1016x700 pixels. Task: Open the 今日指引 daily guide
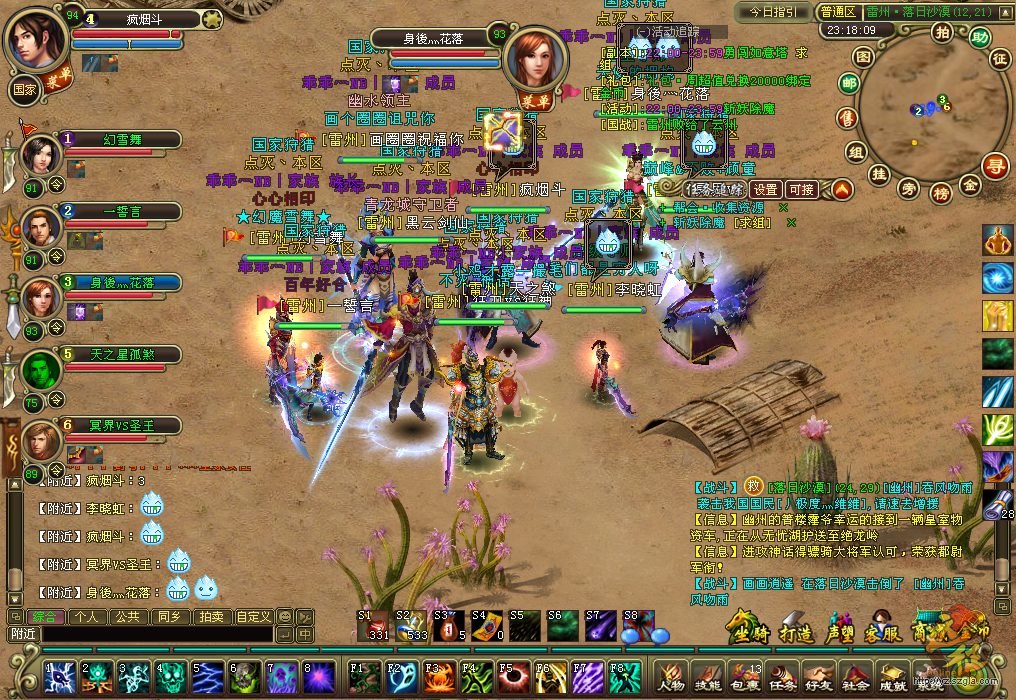[x=773, y=11]
